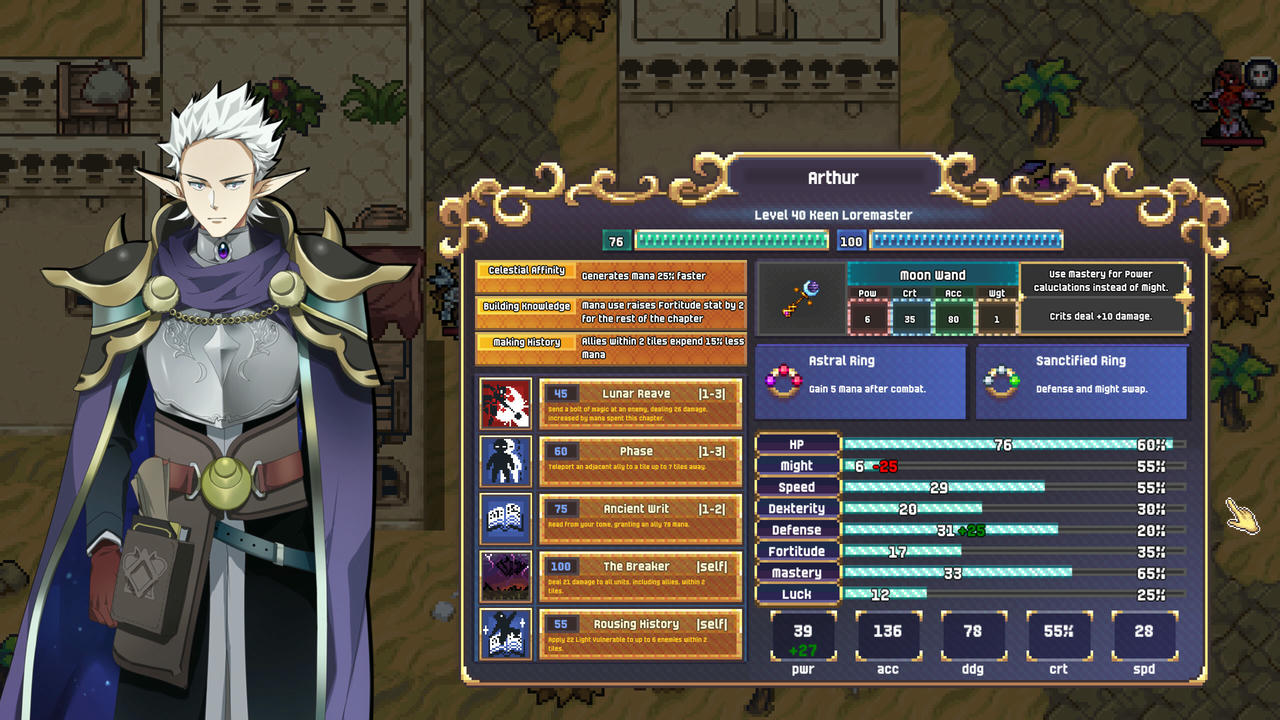
Task: Select the Ancient Writ tome icon
Action: [505, 519]
